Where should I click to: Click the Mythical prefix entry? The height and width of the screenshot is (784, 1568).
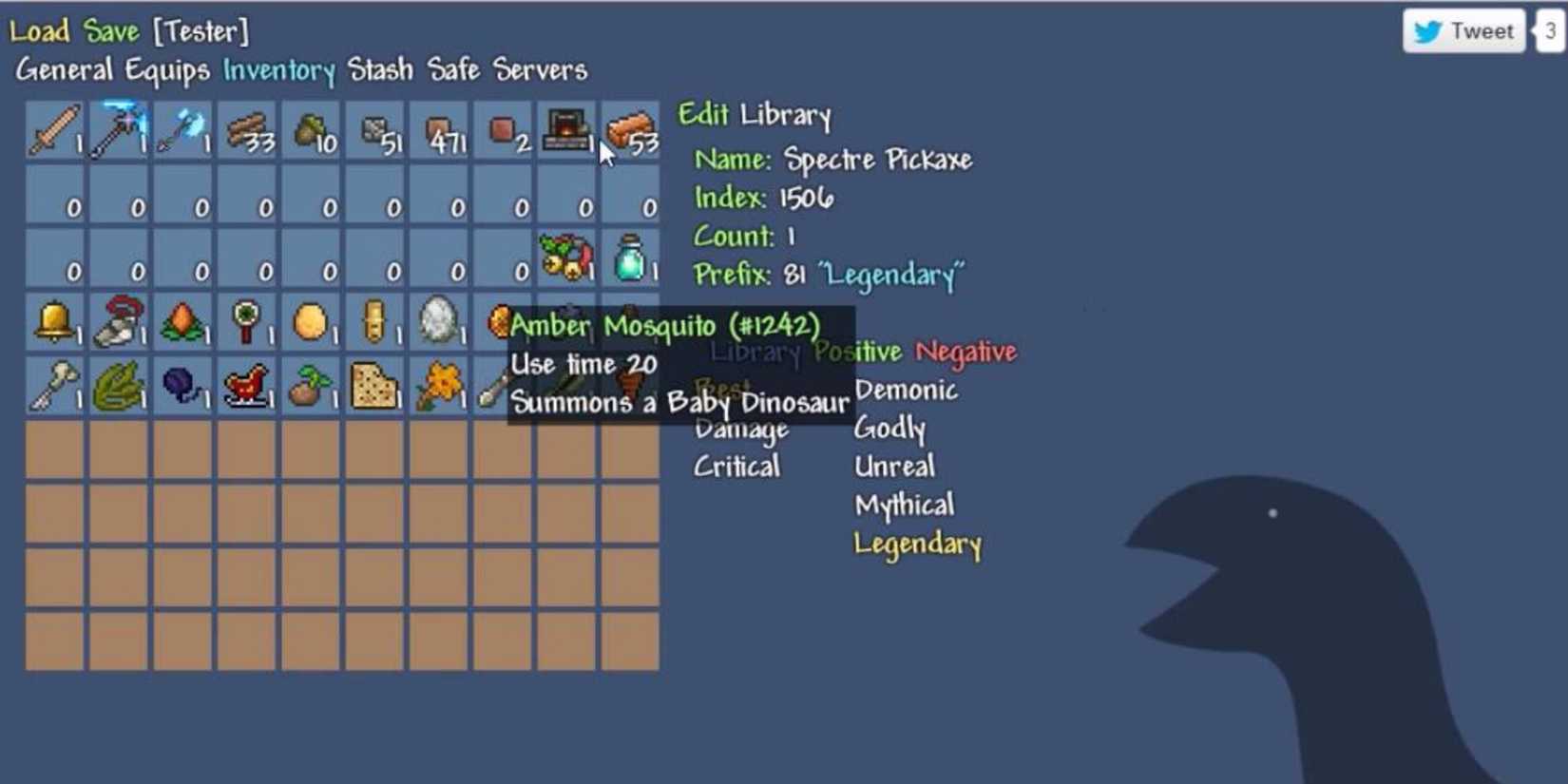tap(903, 505)
